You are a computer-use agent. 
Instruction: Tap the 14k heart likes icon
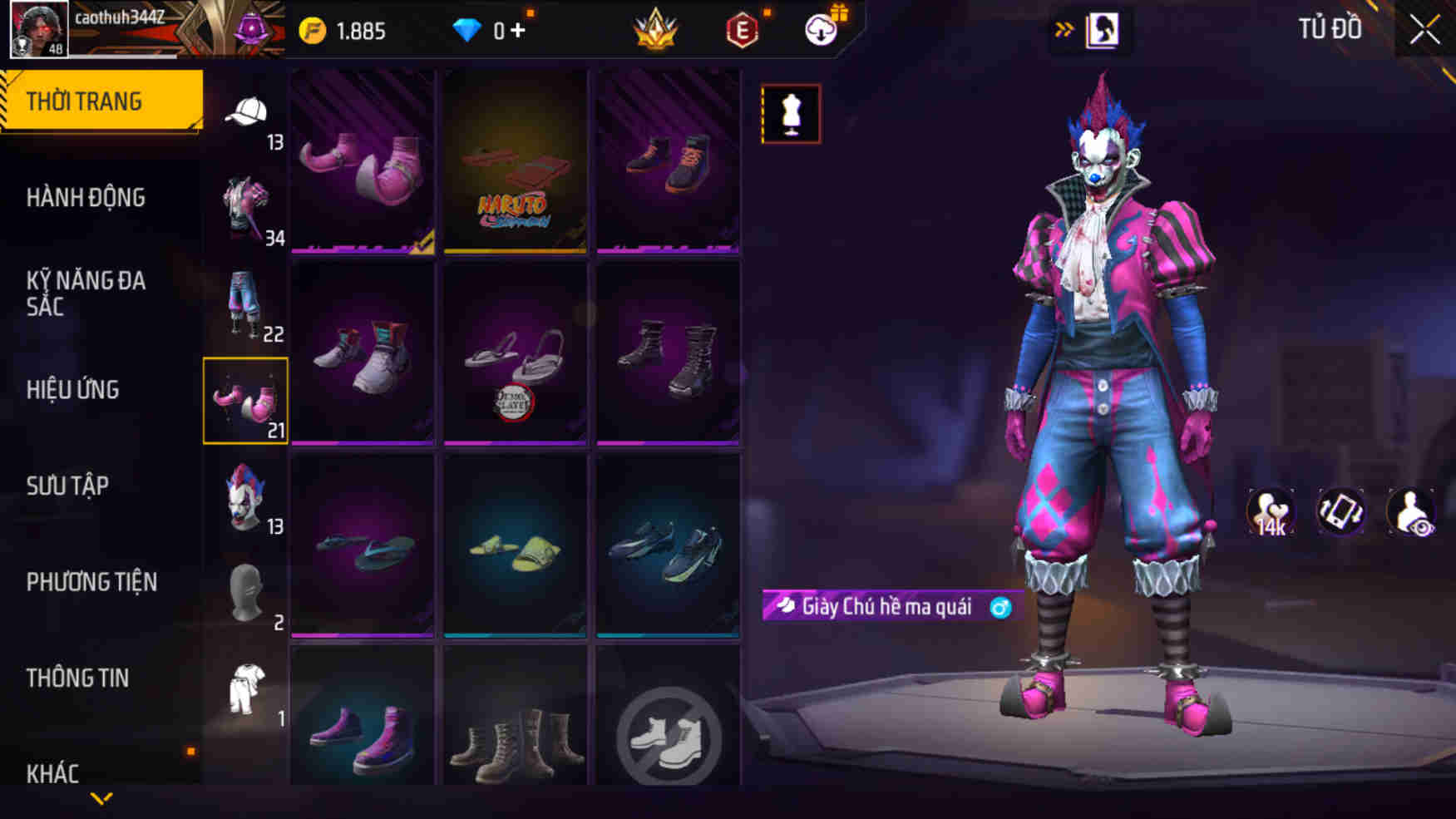1271,511
